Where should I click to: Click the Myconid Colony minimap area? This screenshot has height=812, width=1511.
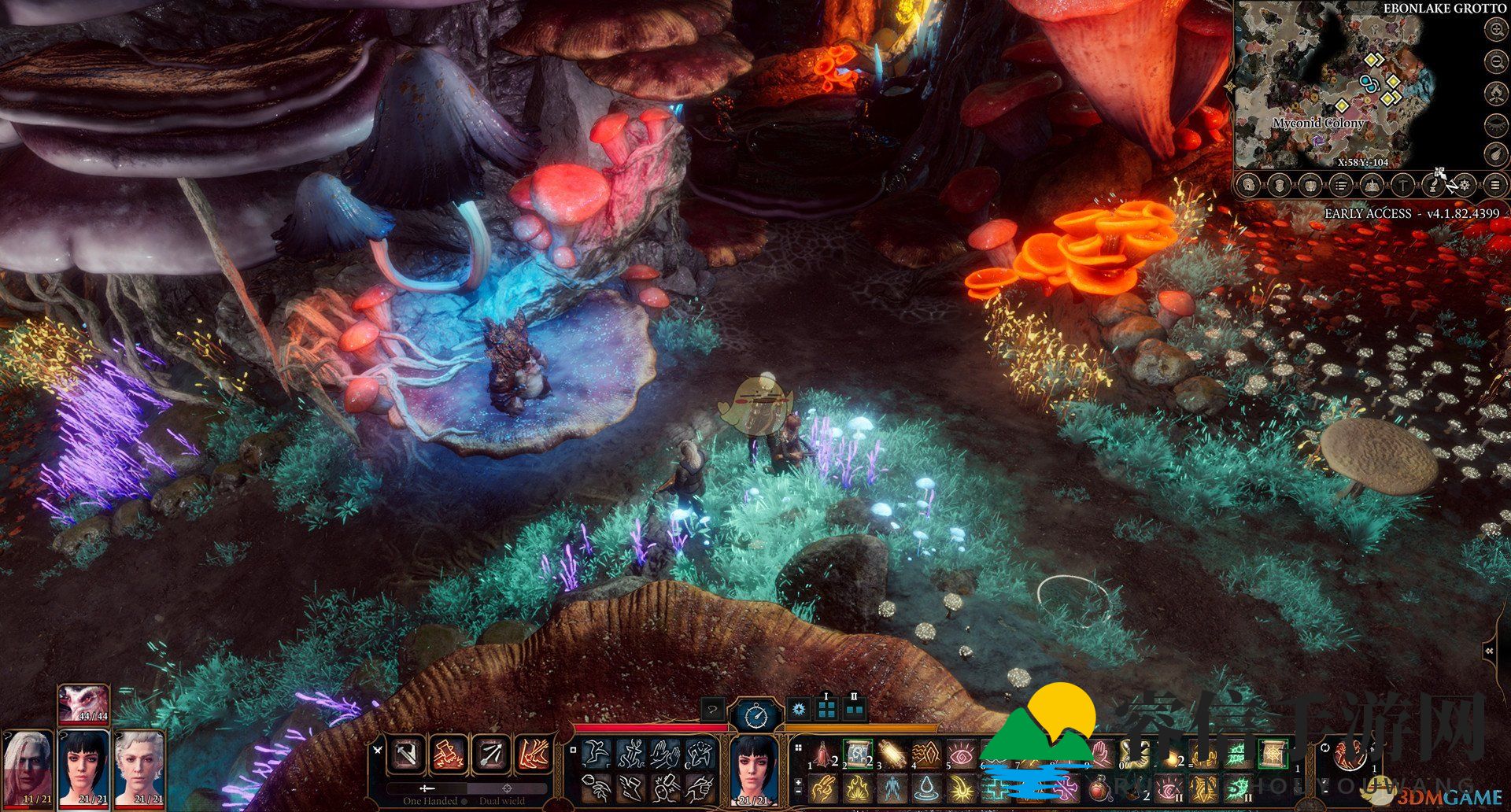[x=1318, y=124]
